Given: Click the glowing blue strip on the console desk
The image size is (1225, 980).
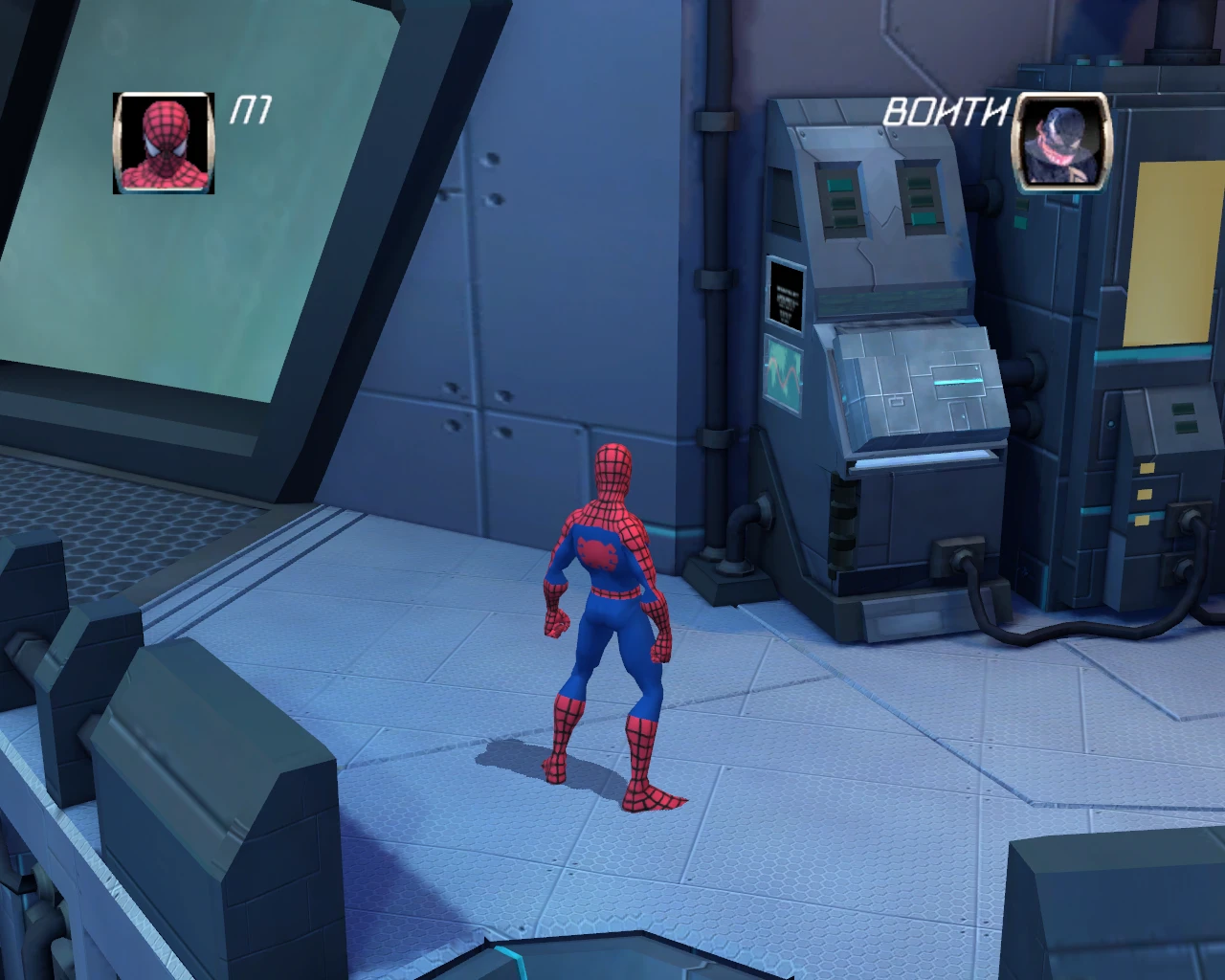Looking at the screenshot, I should point(957,380).
